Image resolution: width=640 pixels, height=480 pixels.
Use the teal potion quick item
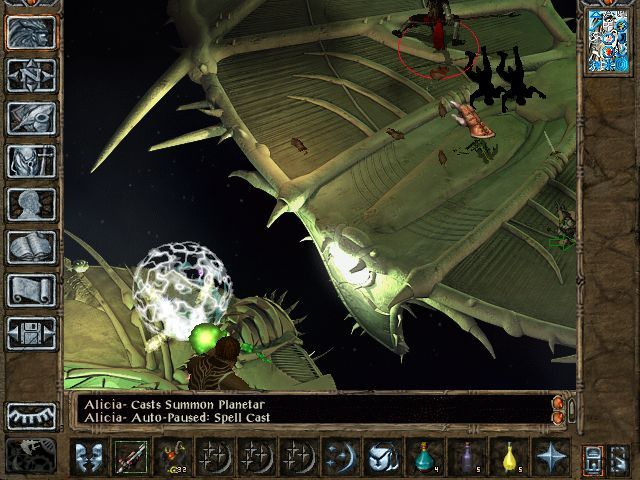pyautogui.click(x=423, y=457)
